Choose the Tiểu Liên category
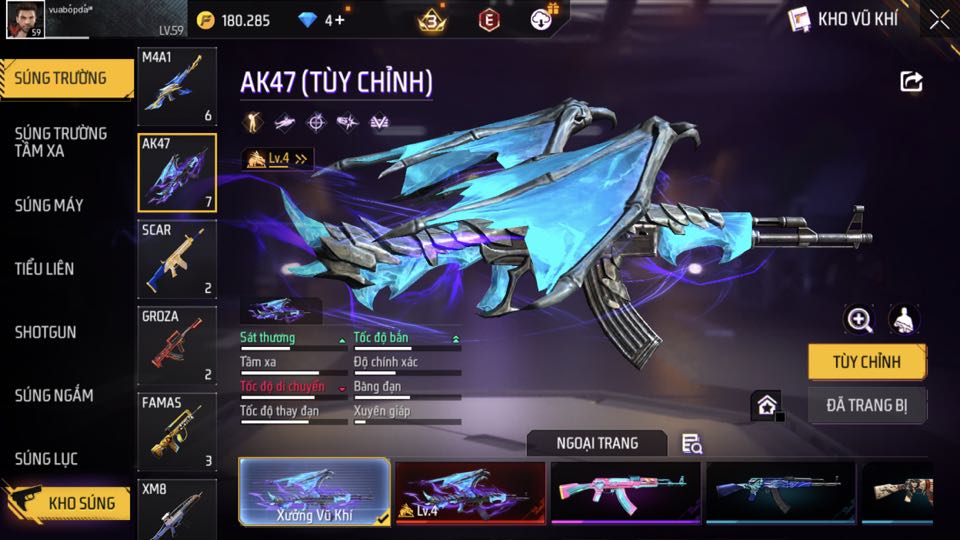 [45, 269]
